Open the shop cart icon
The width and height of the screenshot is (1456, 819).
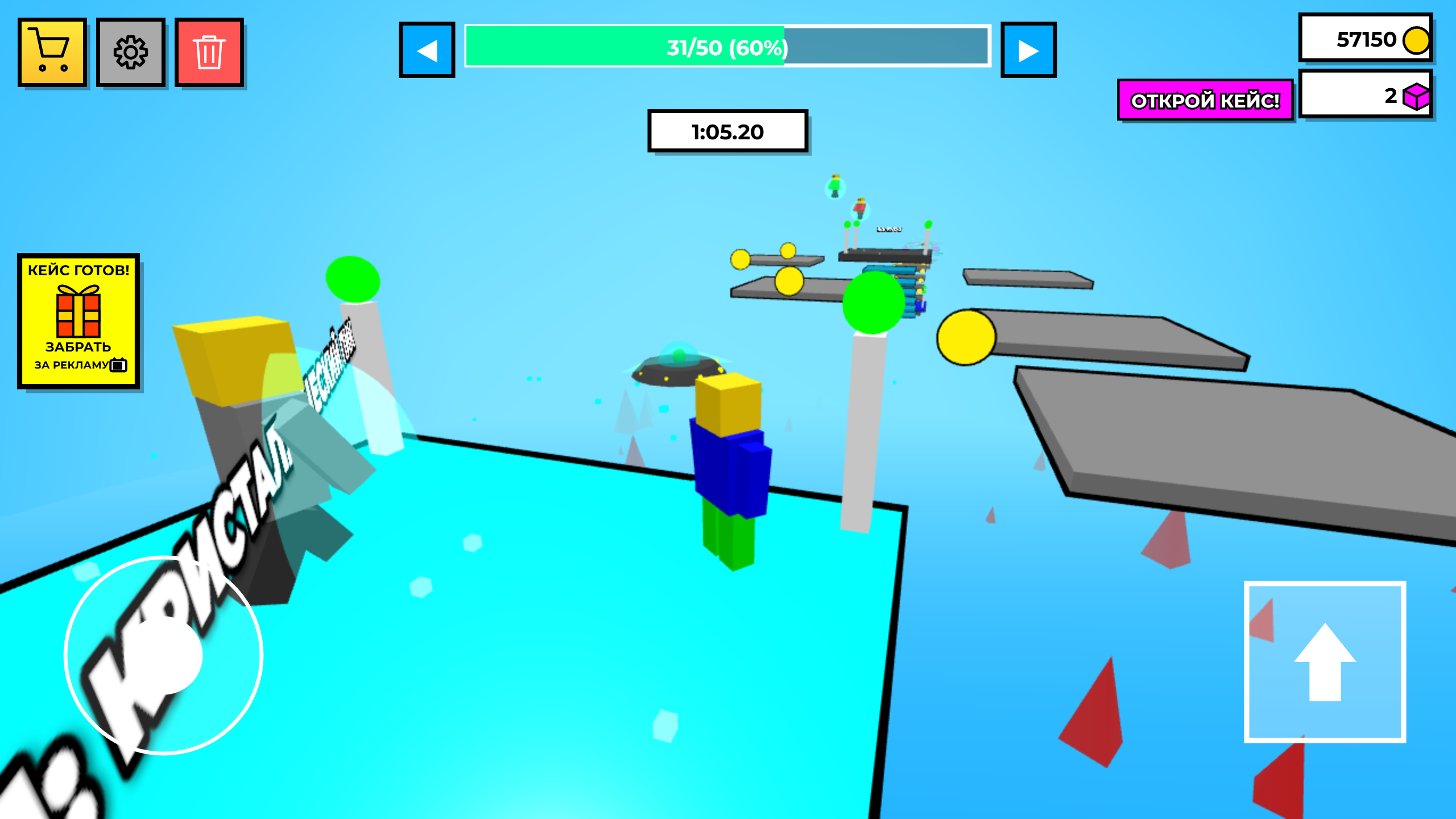tap(52, 53)
